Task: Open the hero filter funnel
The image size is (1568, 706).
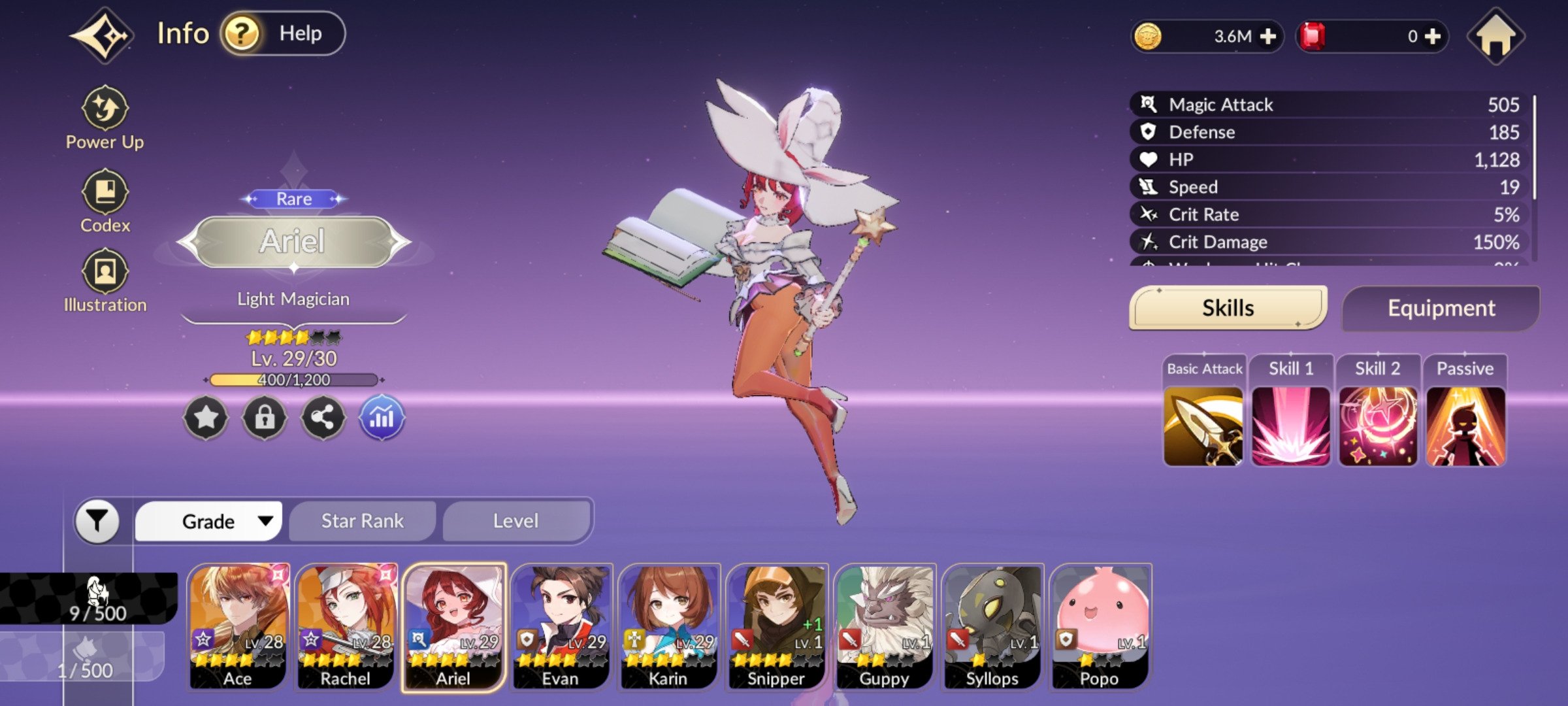Action: click(97, 521)
